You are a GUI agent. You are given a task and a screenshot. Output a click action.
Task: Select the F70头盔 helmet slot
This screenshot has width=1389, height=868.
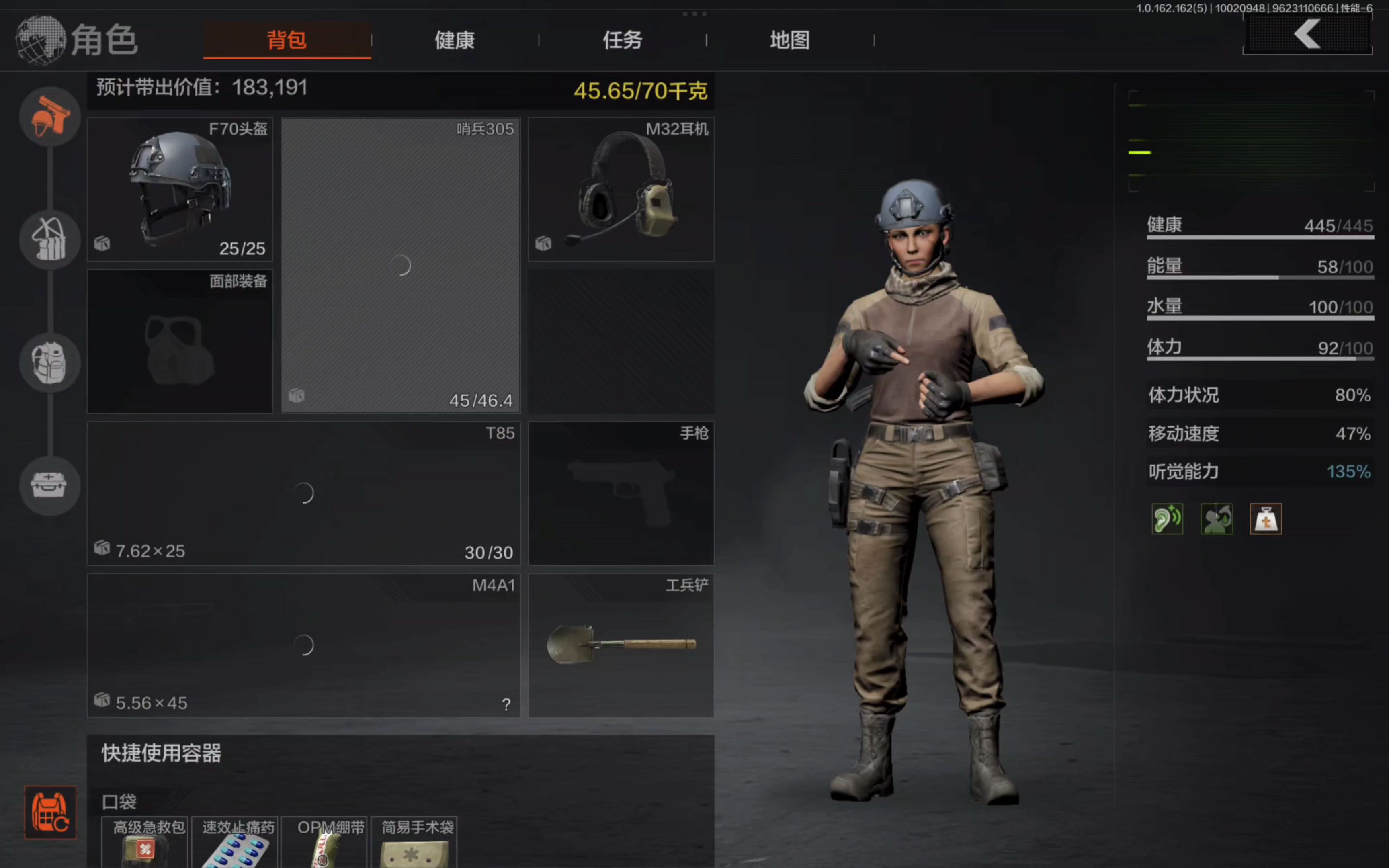(180, 189)
